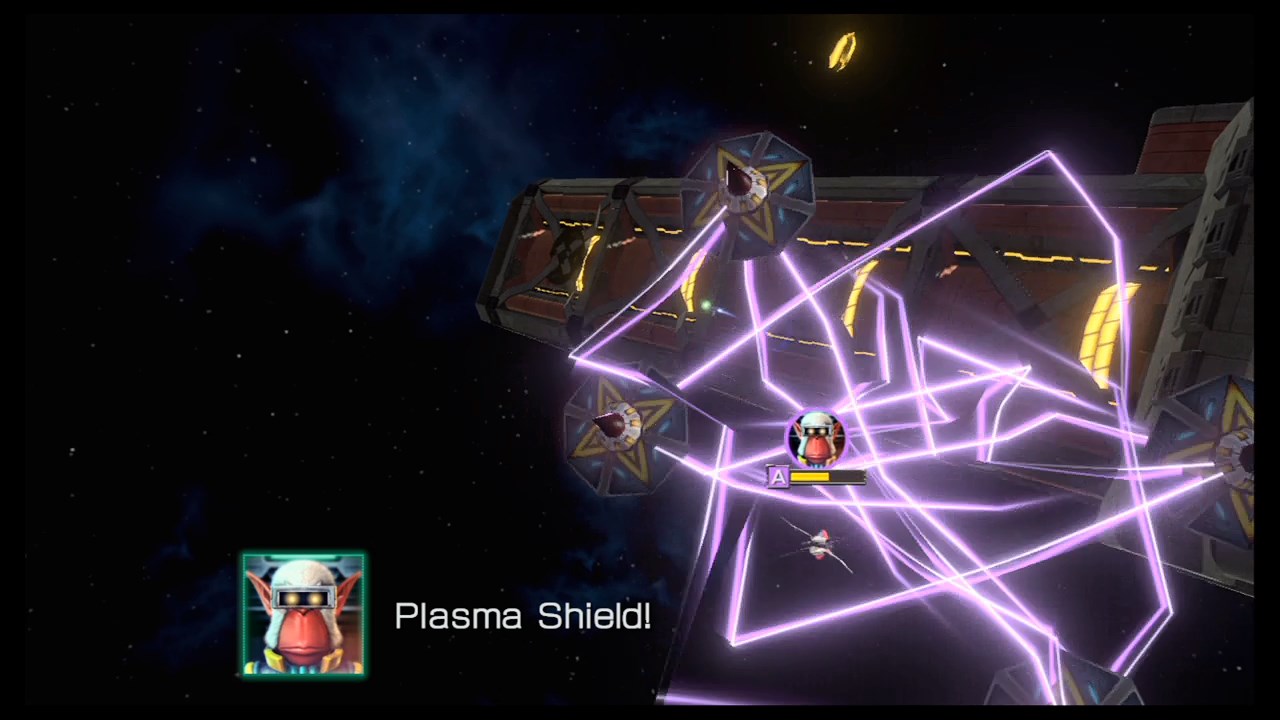
Task: Select the player's Arwing ship
Action: (820, 545)
